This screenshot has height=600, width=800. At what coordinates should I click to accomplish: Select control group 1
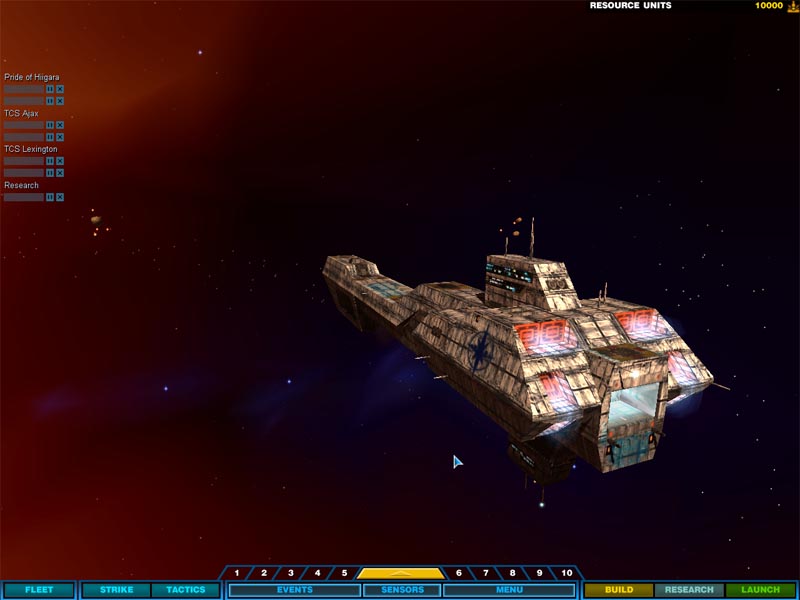click(x=237, y=573)
